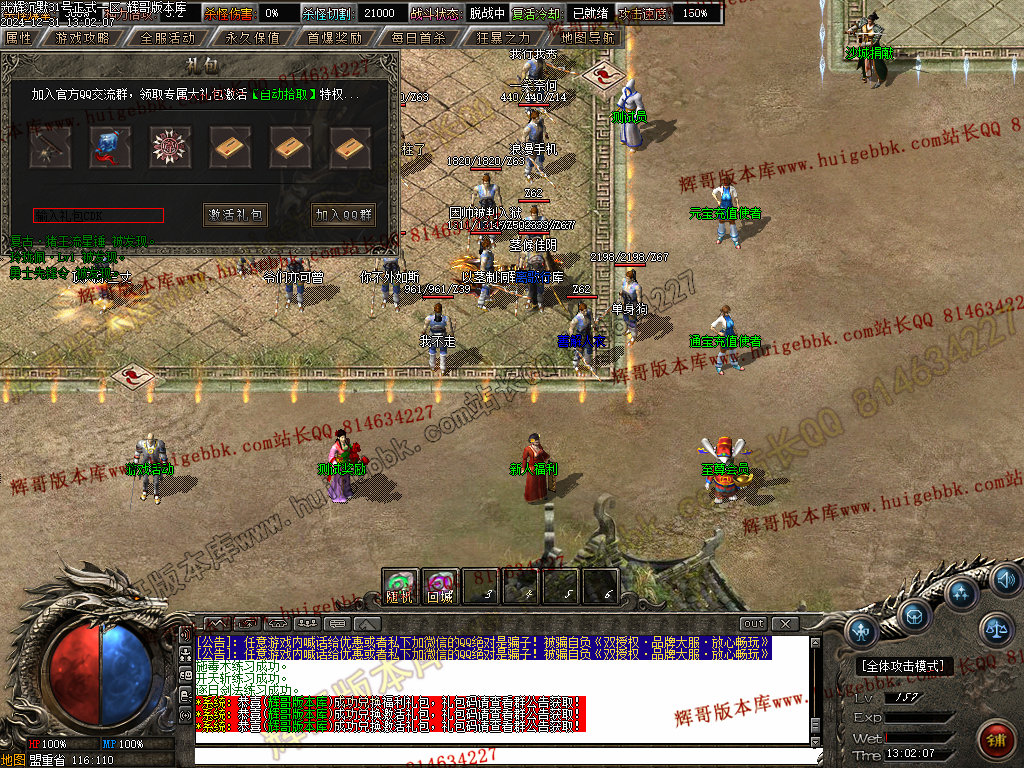Viewport: 1024px width, 768px height.
Task: Click the 激活礼包 activate gift button
Action: tap(236, 214)
